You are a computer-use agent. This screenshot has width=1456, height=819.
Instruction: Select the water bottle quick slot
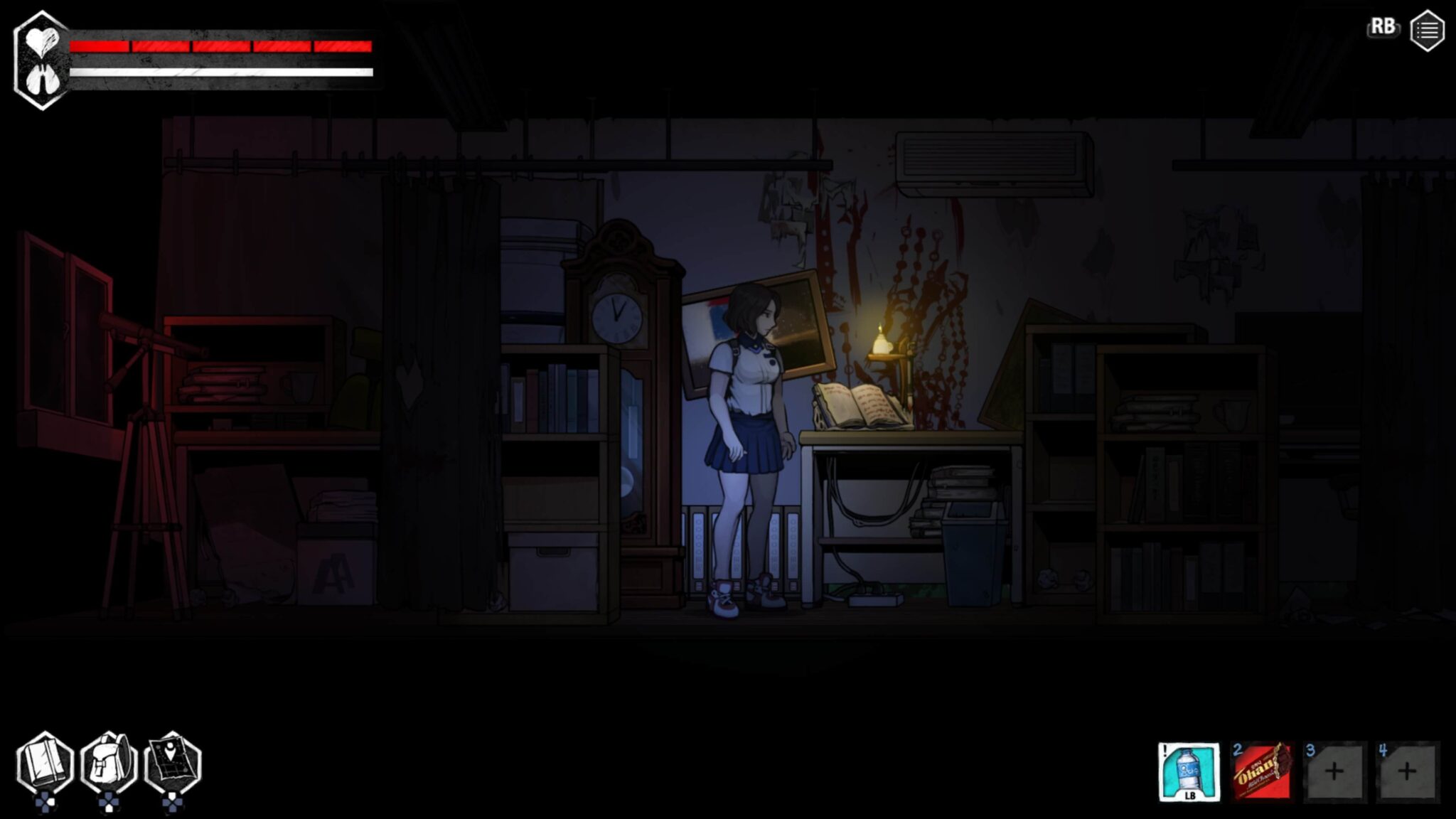(x=1189, y=772)
